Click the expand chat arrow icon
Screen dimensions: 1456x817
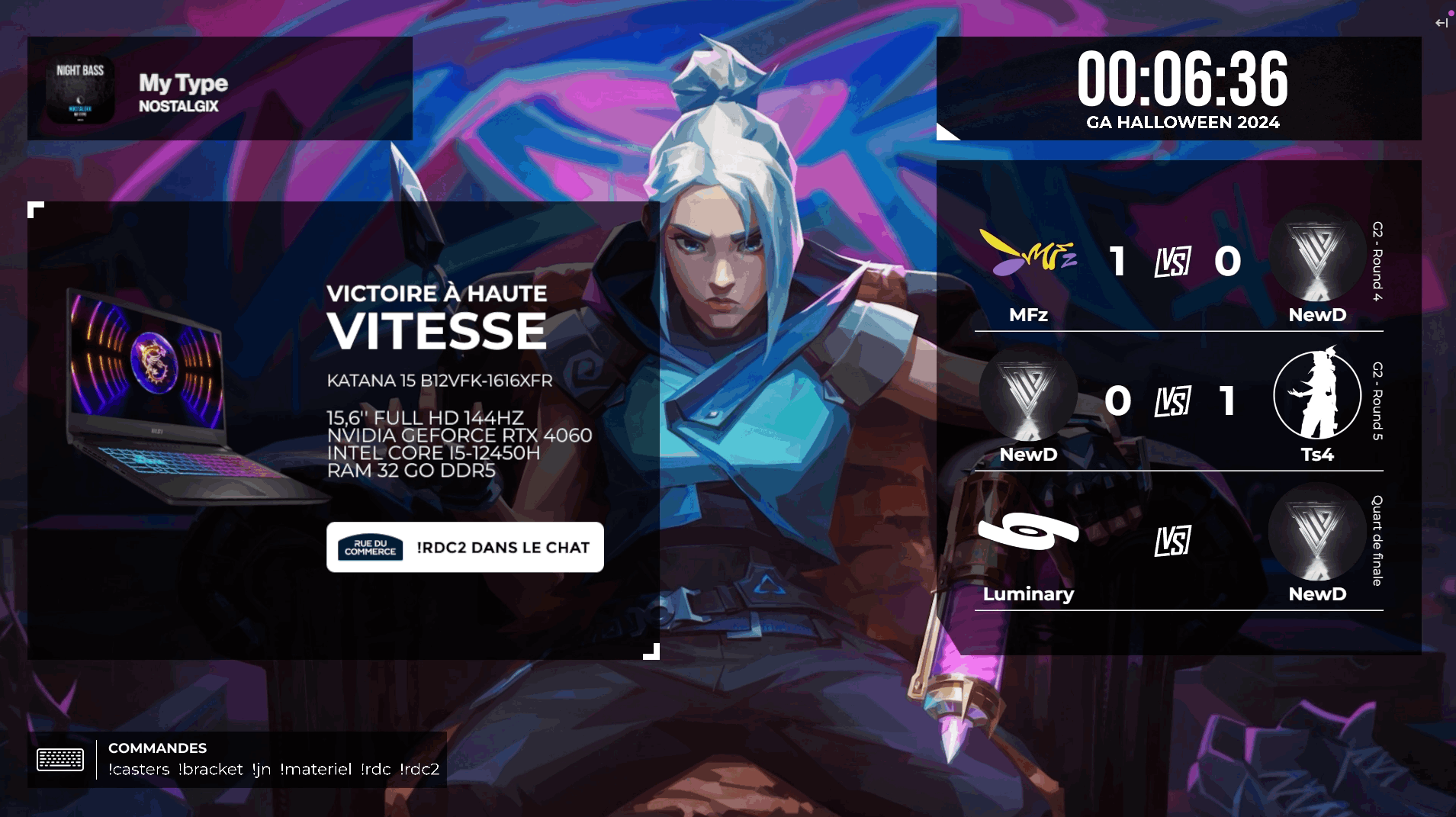[1441, 23]
